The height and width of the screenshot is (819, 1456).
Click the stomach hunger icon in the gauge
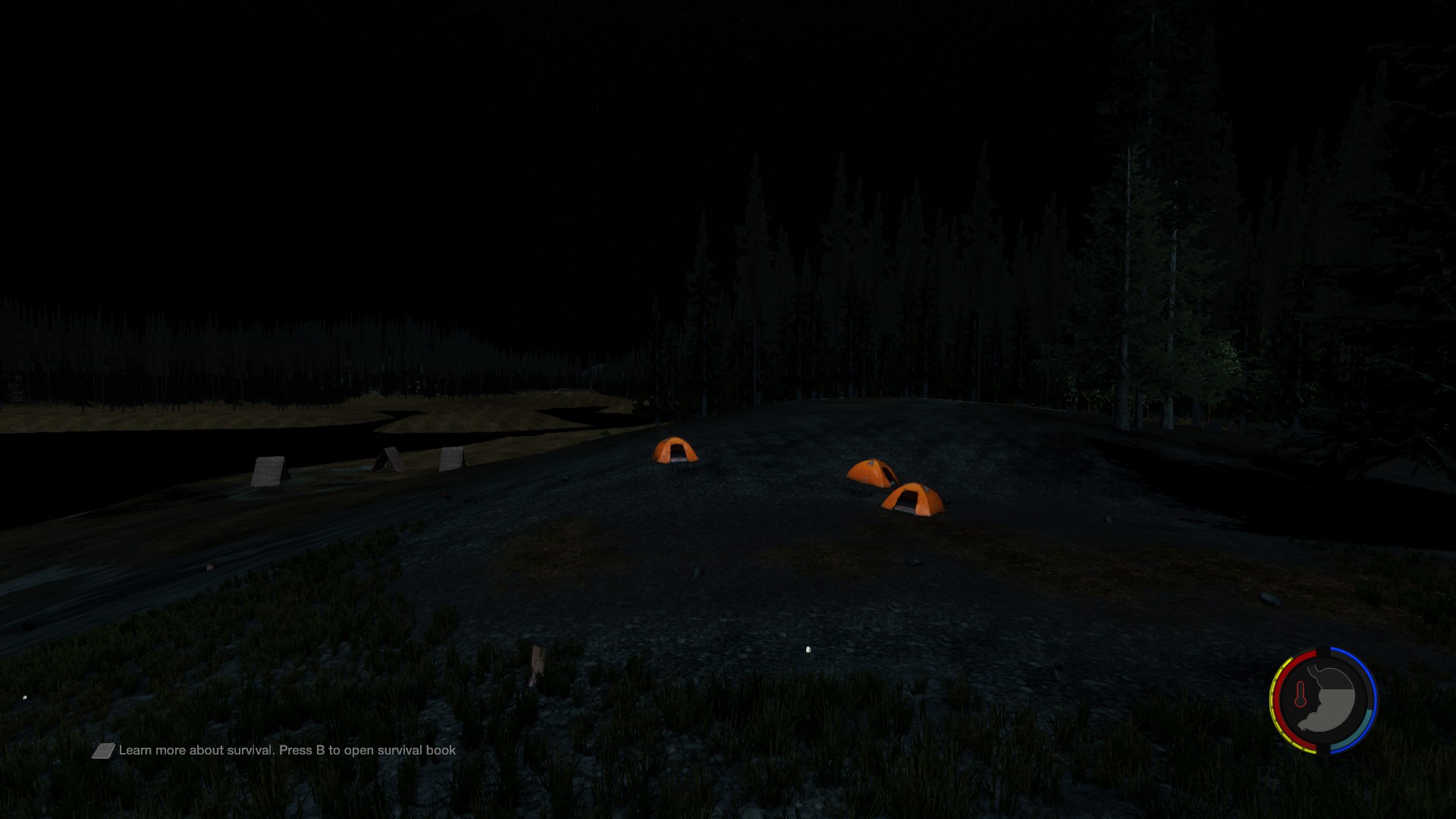[x=1332, y=701]
